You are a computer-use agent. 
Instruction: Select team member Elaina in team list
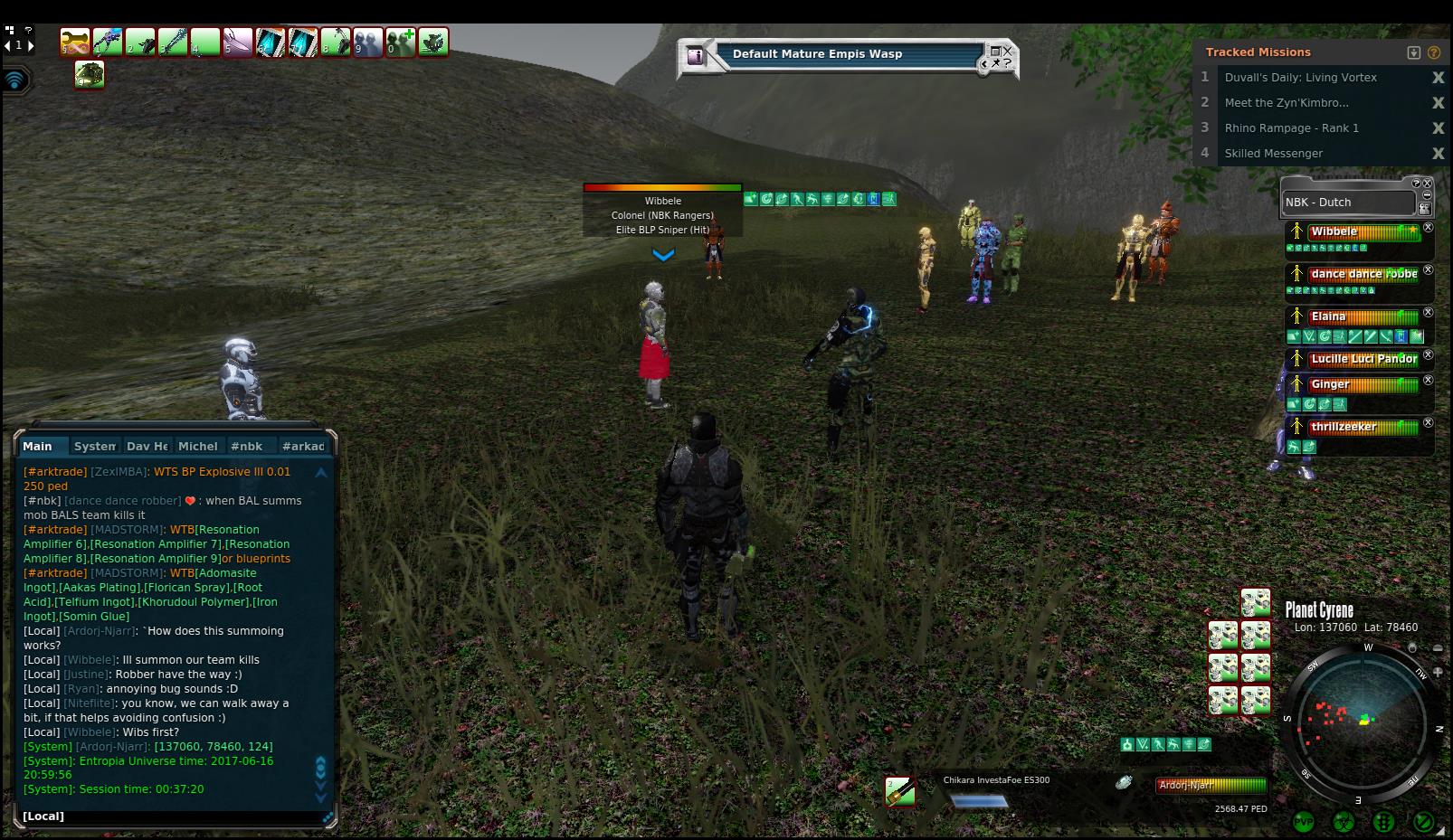(x=1328, y=316)
